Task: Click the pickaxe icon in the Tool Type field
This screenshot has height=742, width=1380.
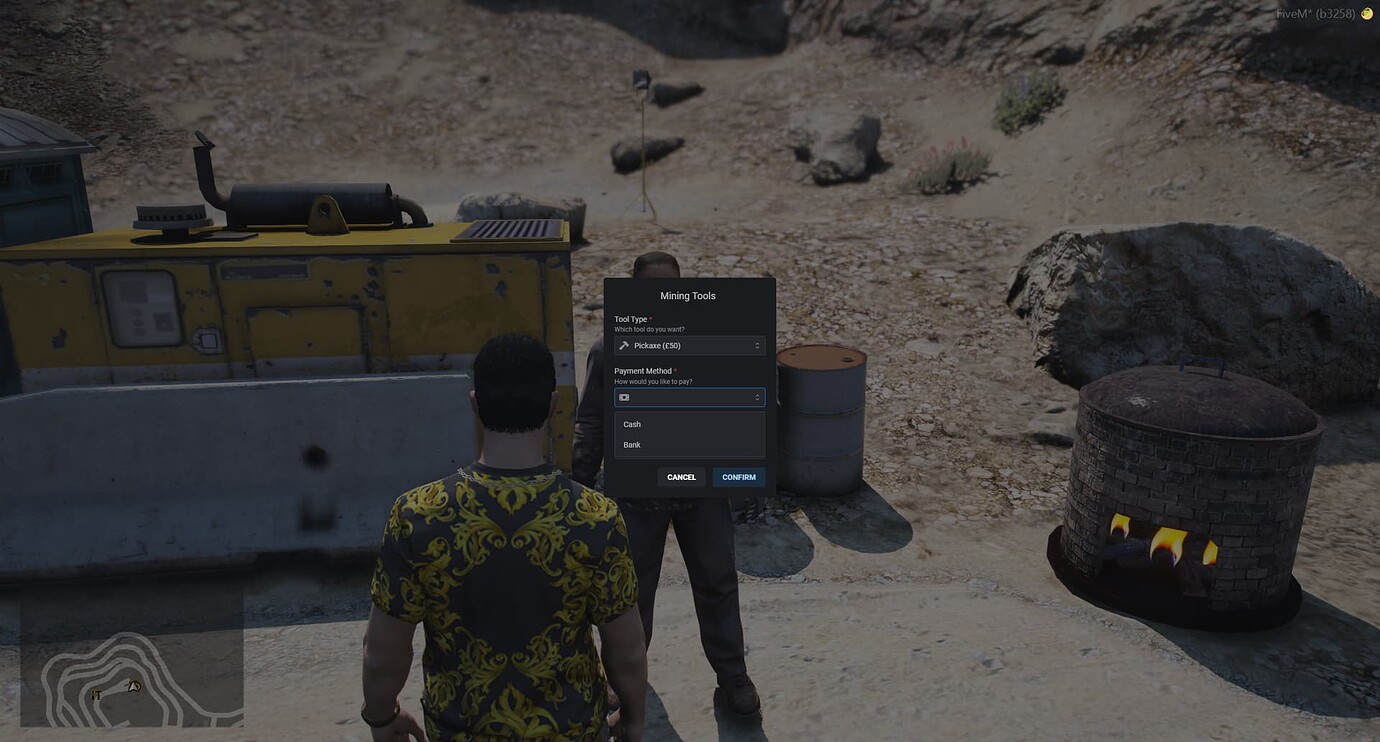Action: (624, 345)
